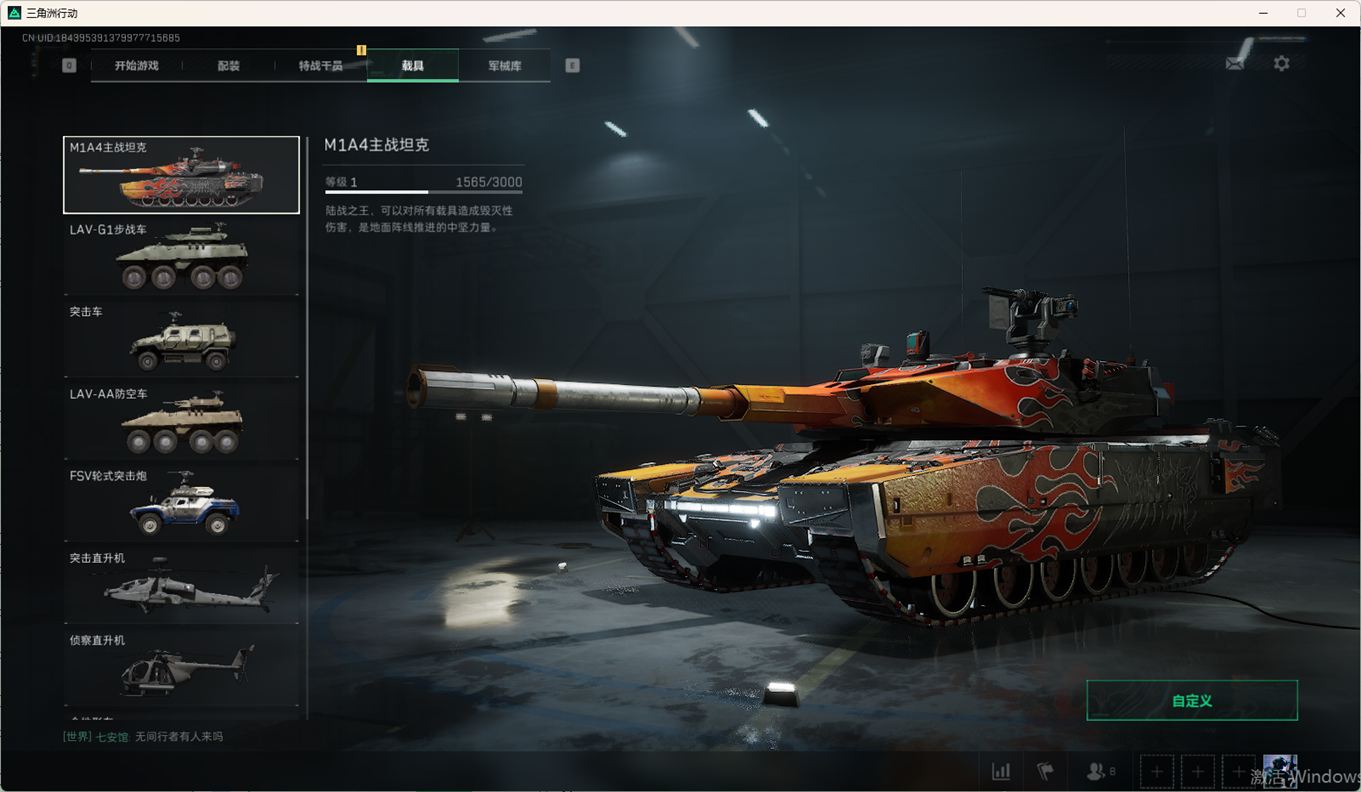Open the 军械库 armory tab
Image resolution: width=1361 pixels, height=792 pixels.
[x=504, y=66]
